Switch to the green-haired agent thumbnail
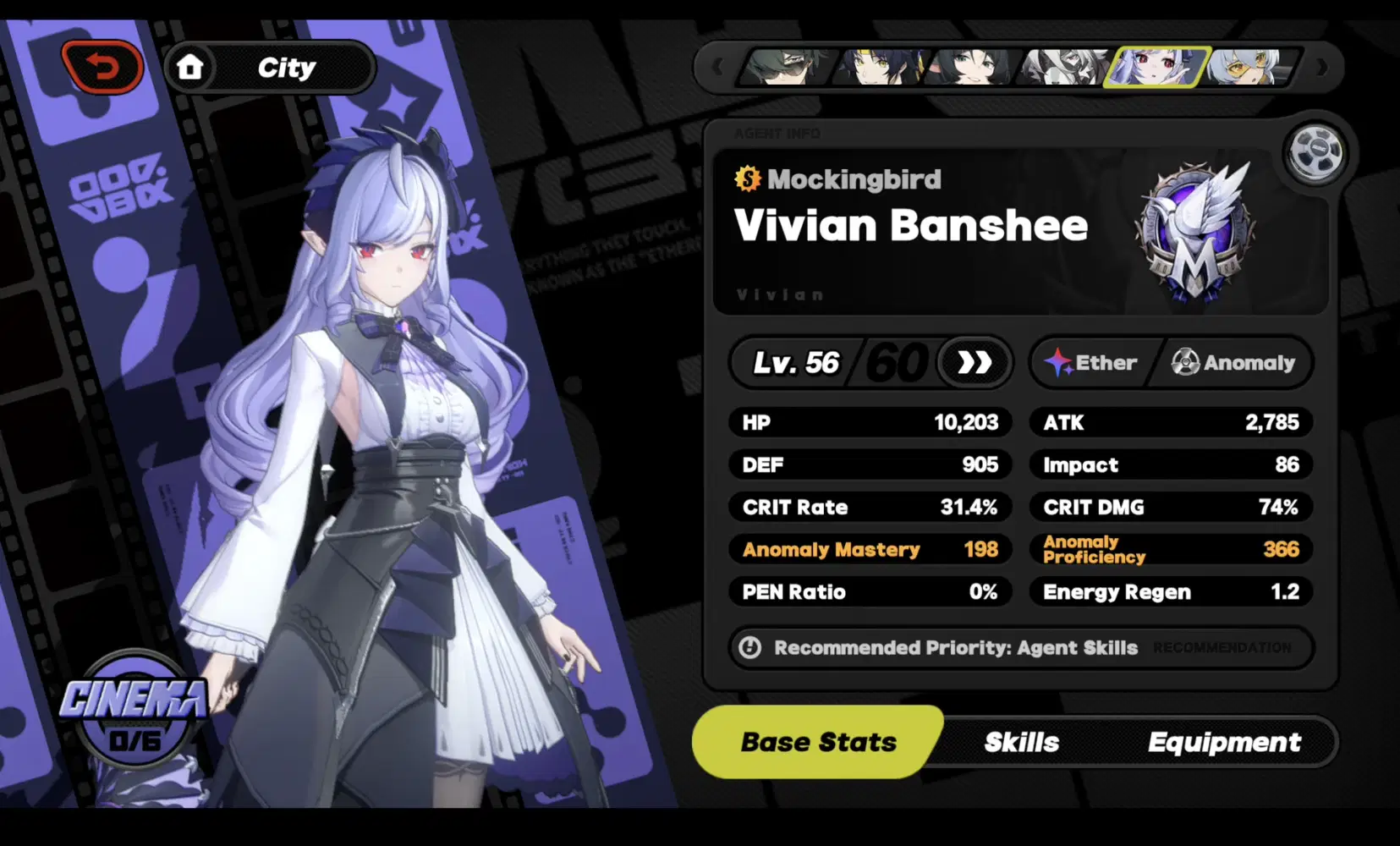1400x846 pixels. pos(782,68)
